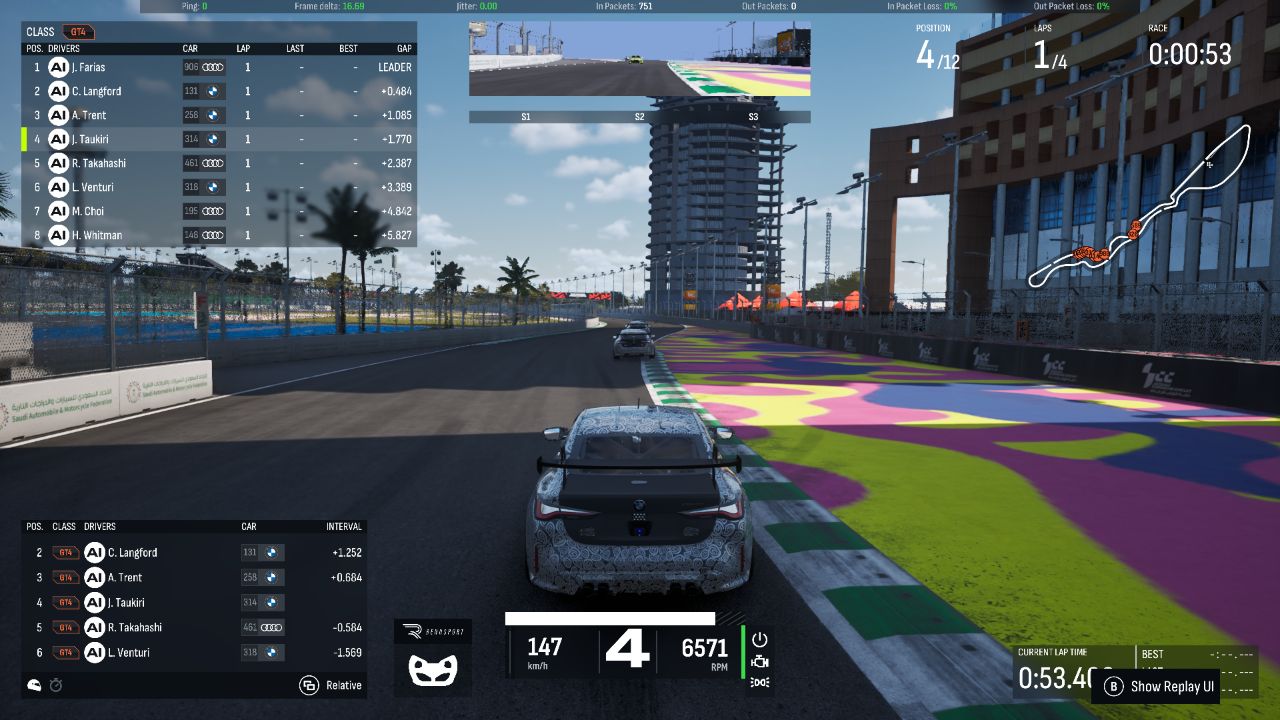Click the steering wheel icon under RennSport logo
The height and width of the screenshot is (720, 1280).
pyautogui.click(x=433, y=668)
